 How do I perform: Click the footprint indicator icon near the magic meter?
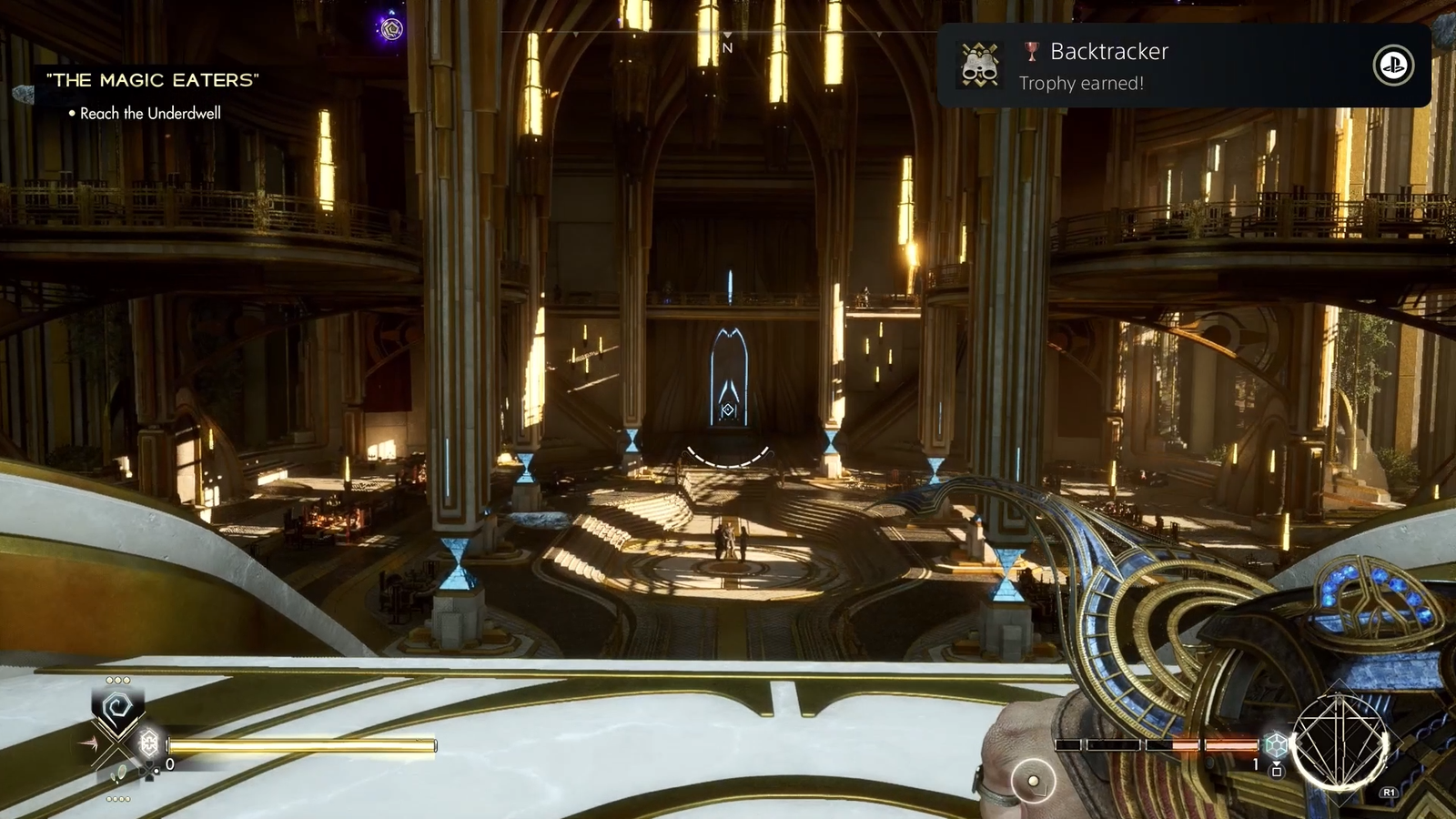click(118, 772)
